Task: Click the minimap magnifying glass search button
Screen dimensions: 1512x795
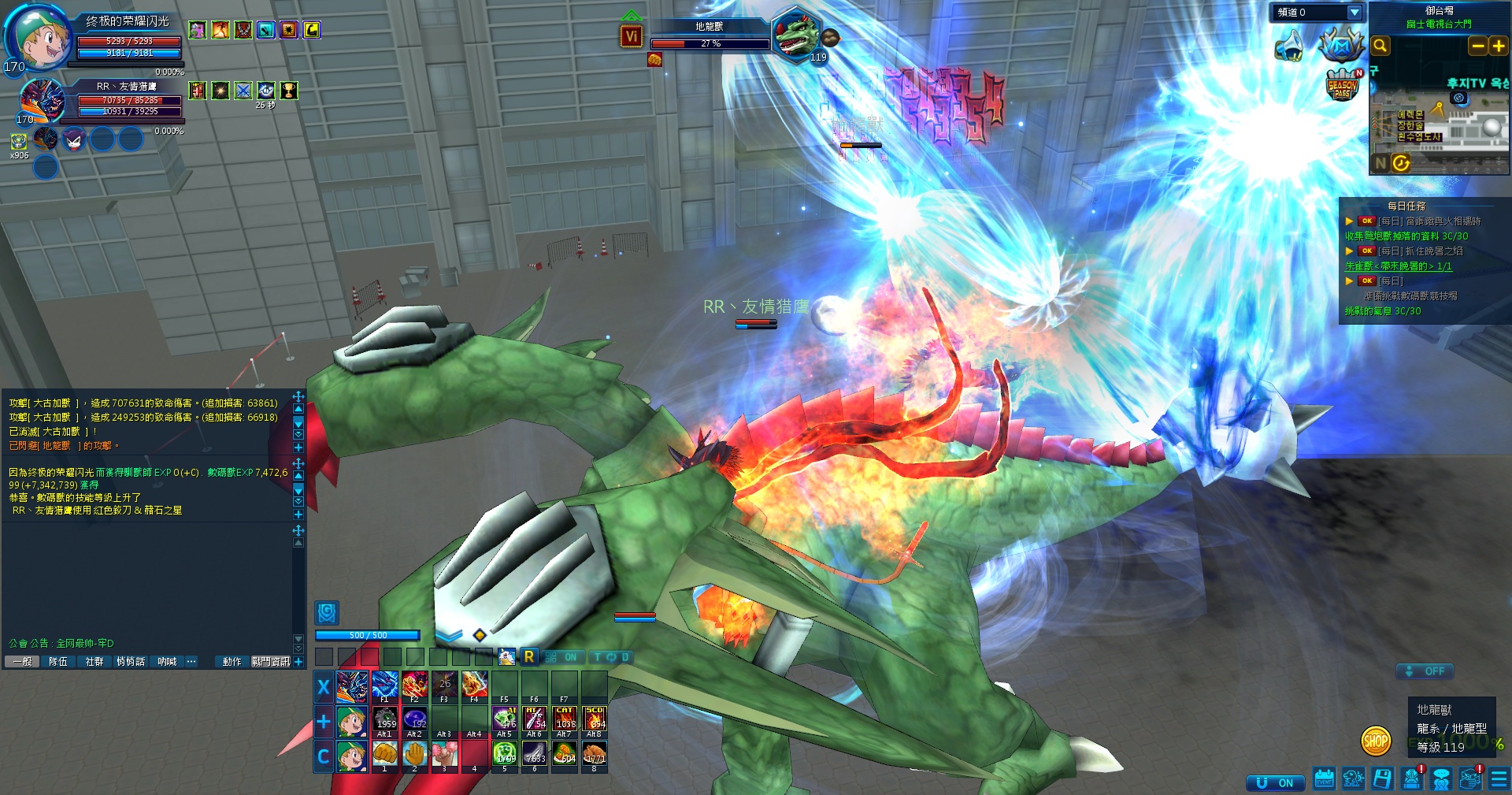Action: [x=1380, y=46]
